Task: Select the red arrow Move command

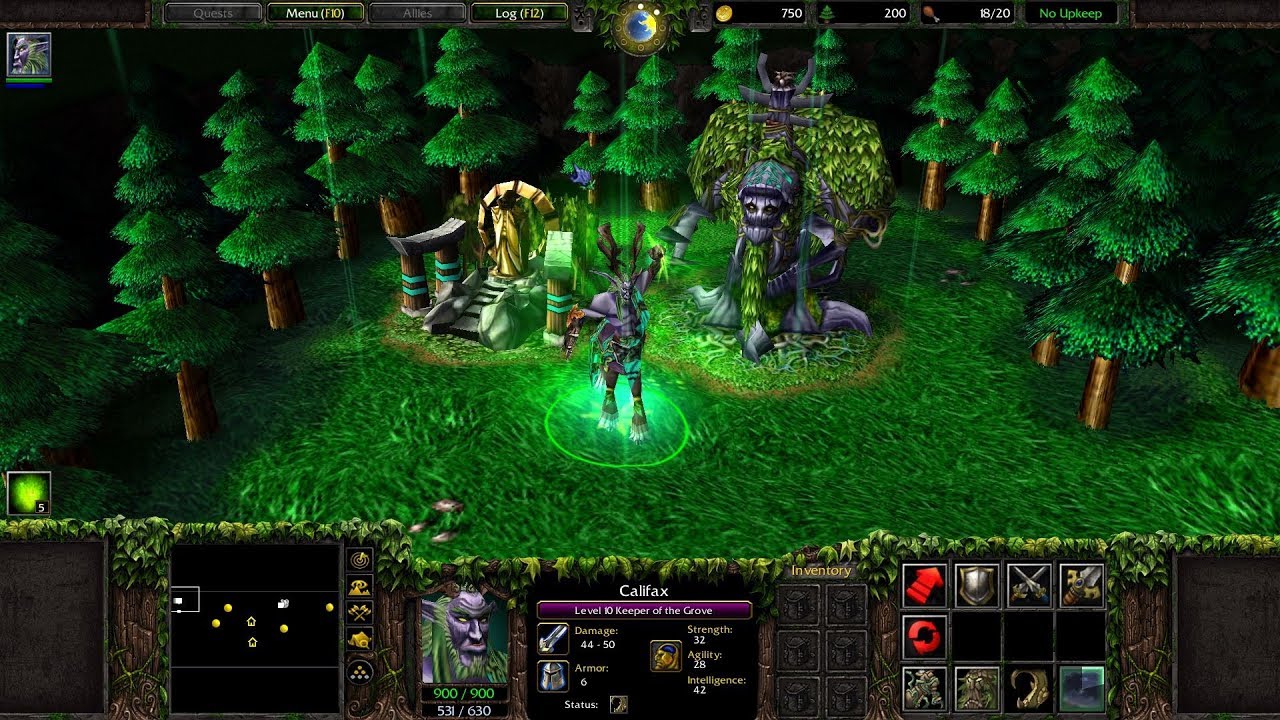Action: pos(925,586)
